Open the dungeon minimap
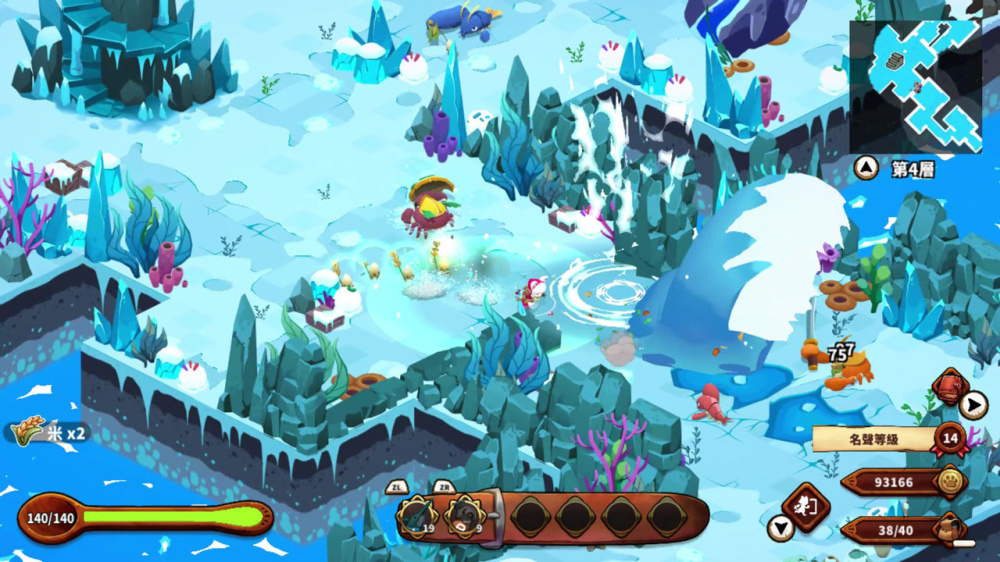This screenshot has width=1000, height=562. [915, 86]
